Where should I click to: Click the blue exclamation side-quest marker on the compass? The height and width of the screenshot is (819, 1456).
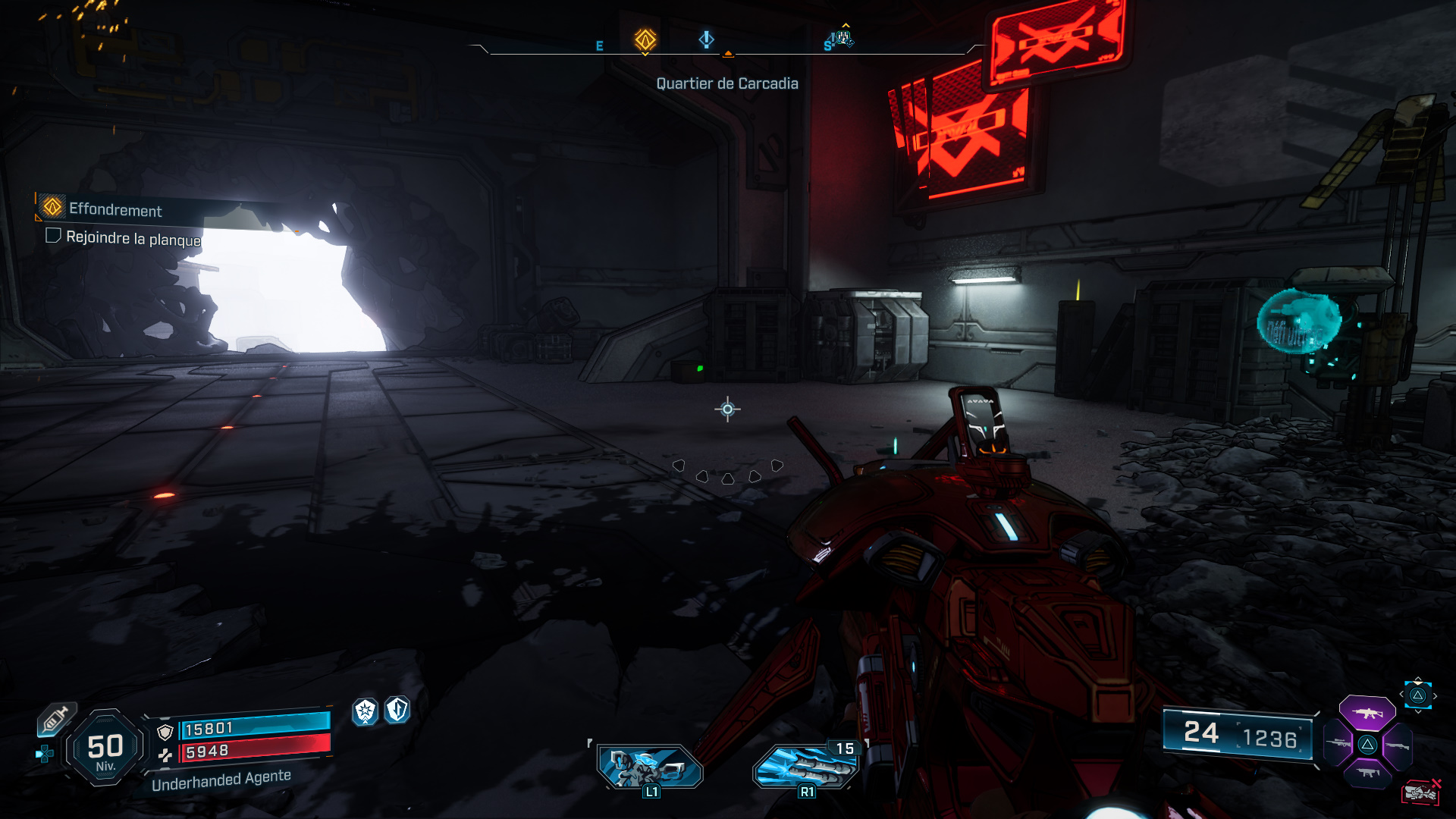tap(707, 40)
